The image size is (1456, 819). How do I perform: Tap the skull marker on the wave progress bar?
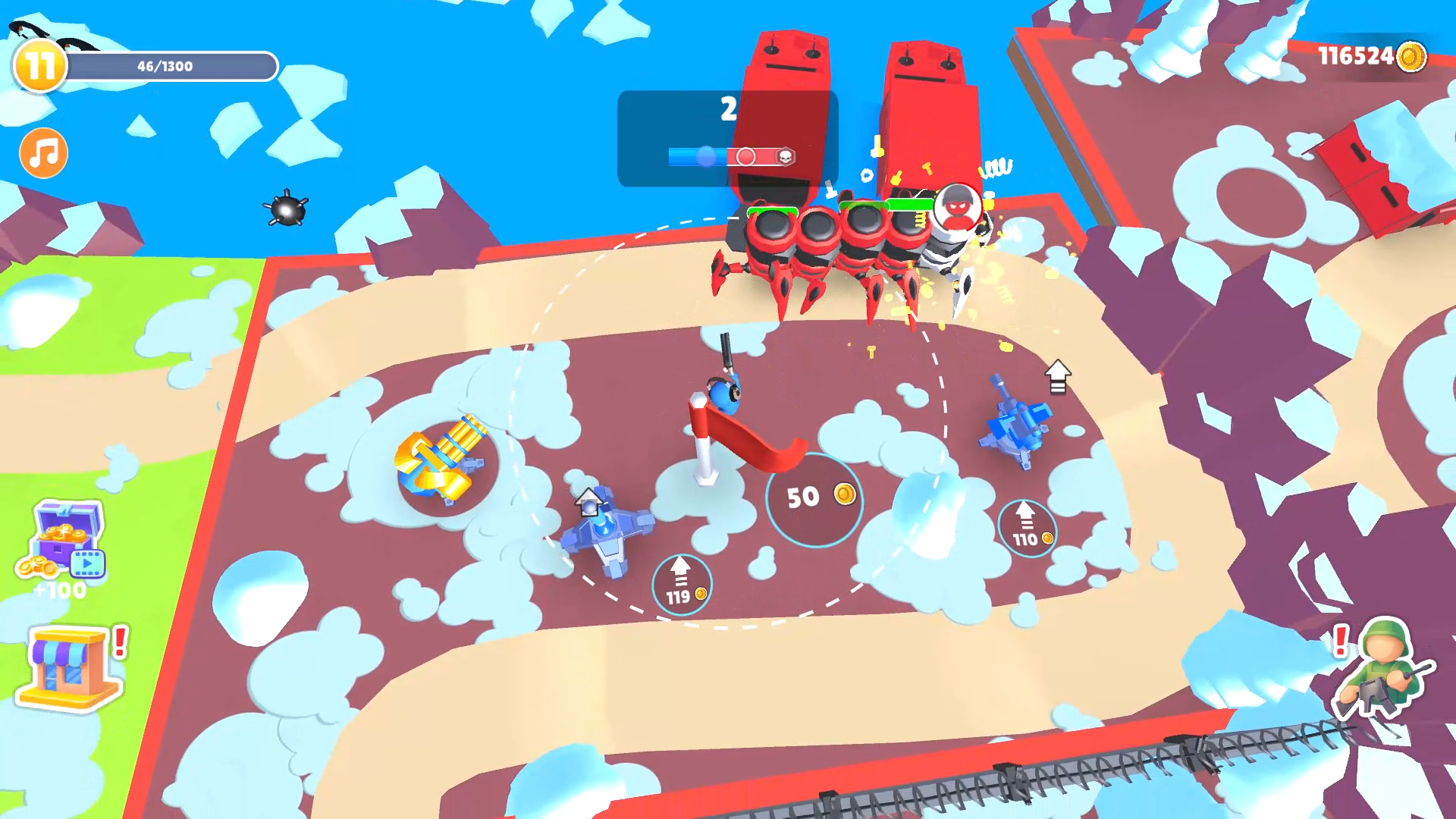(785, 155)
